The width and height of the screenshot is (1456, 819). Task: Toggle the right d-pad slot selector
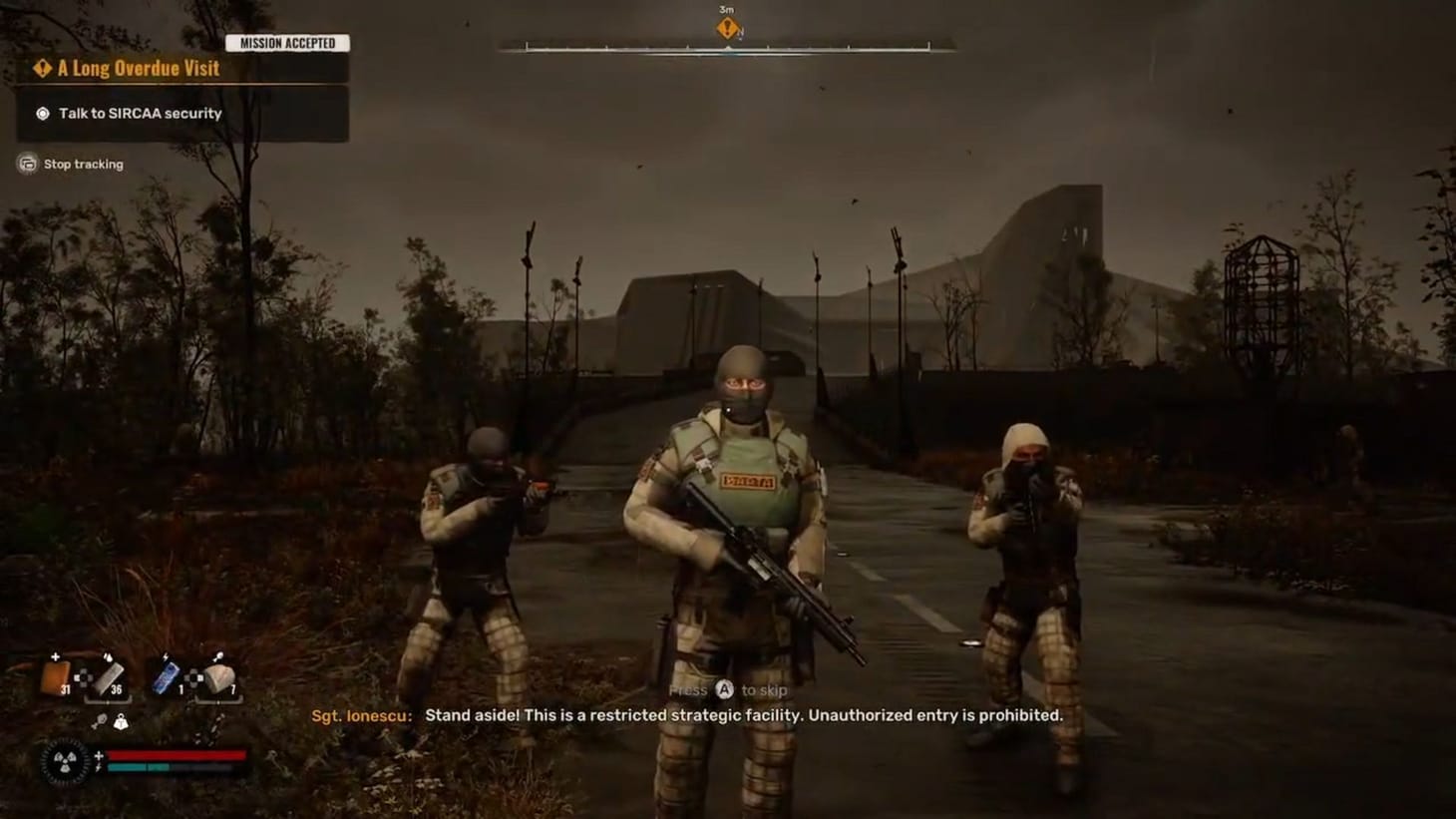192,678
